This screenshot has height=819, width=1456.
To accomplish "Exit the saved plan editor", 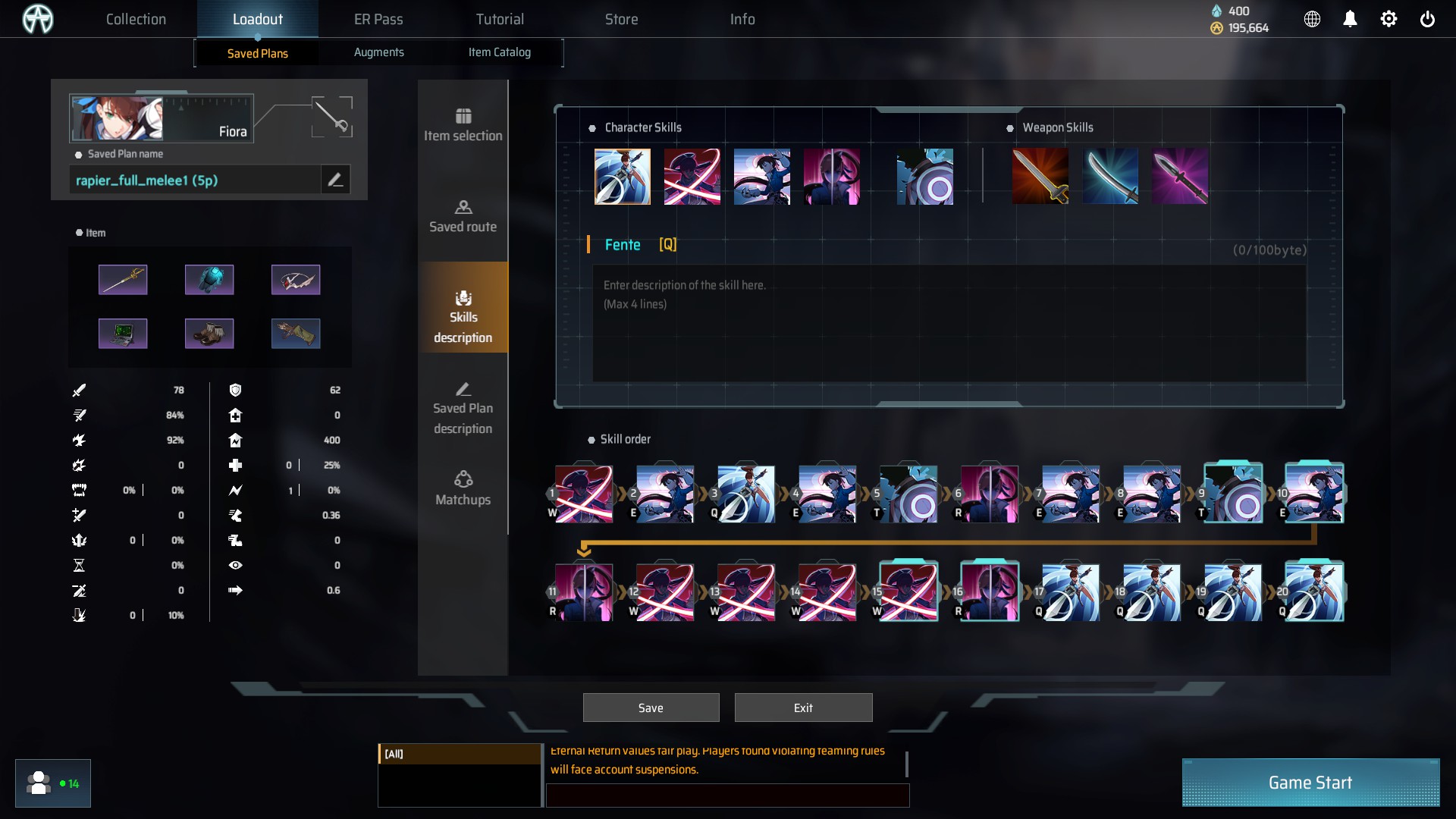I will (x=803, y=708).
